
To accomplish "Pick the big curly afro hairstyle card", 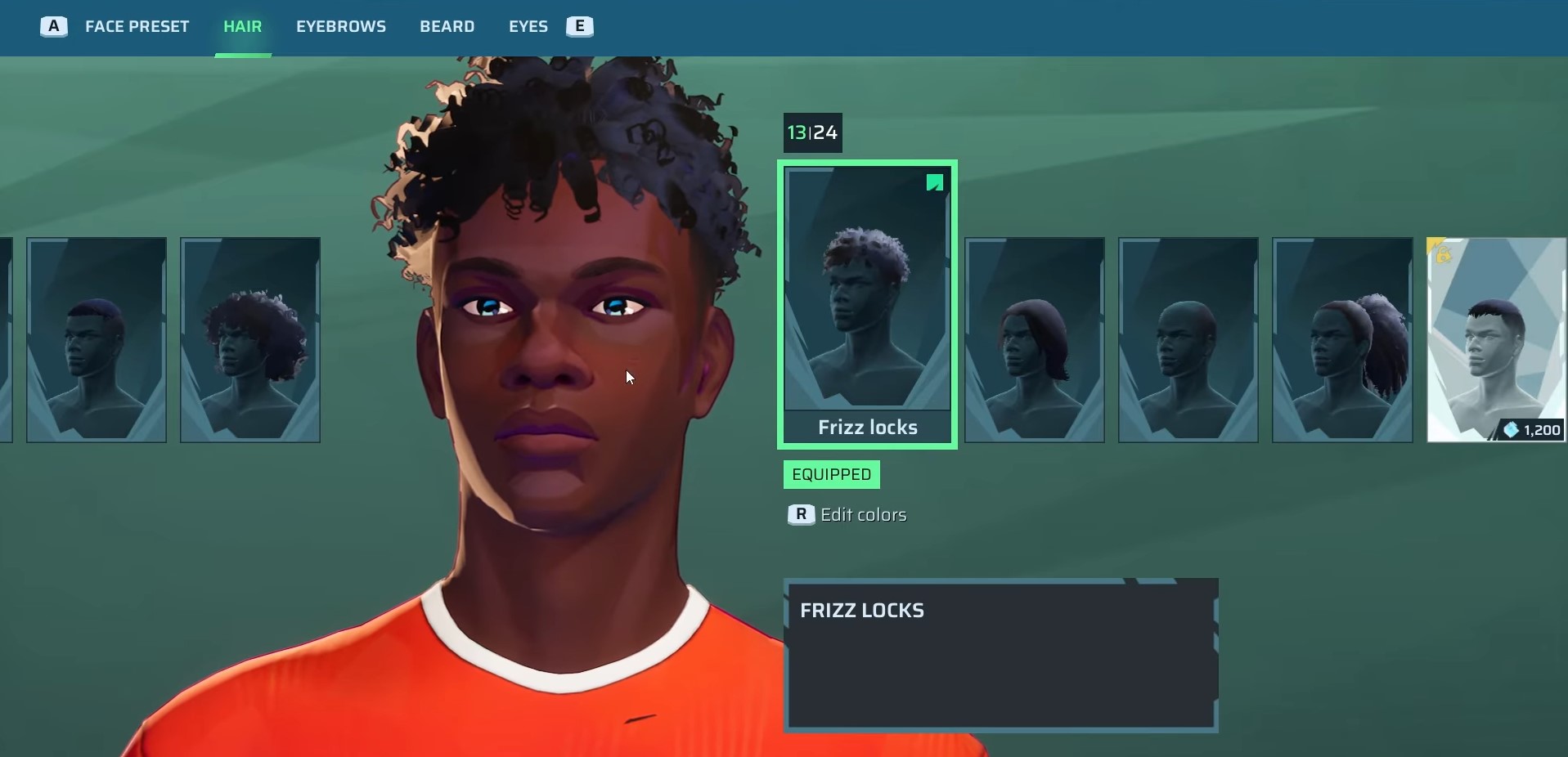I will click(x=250, y=339).
